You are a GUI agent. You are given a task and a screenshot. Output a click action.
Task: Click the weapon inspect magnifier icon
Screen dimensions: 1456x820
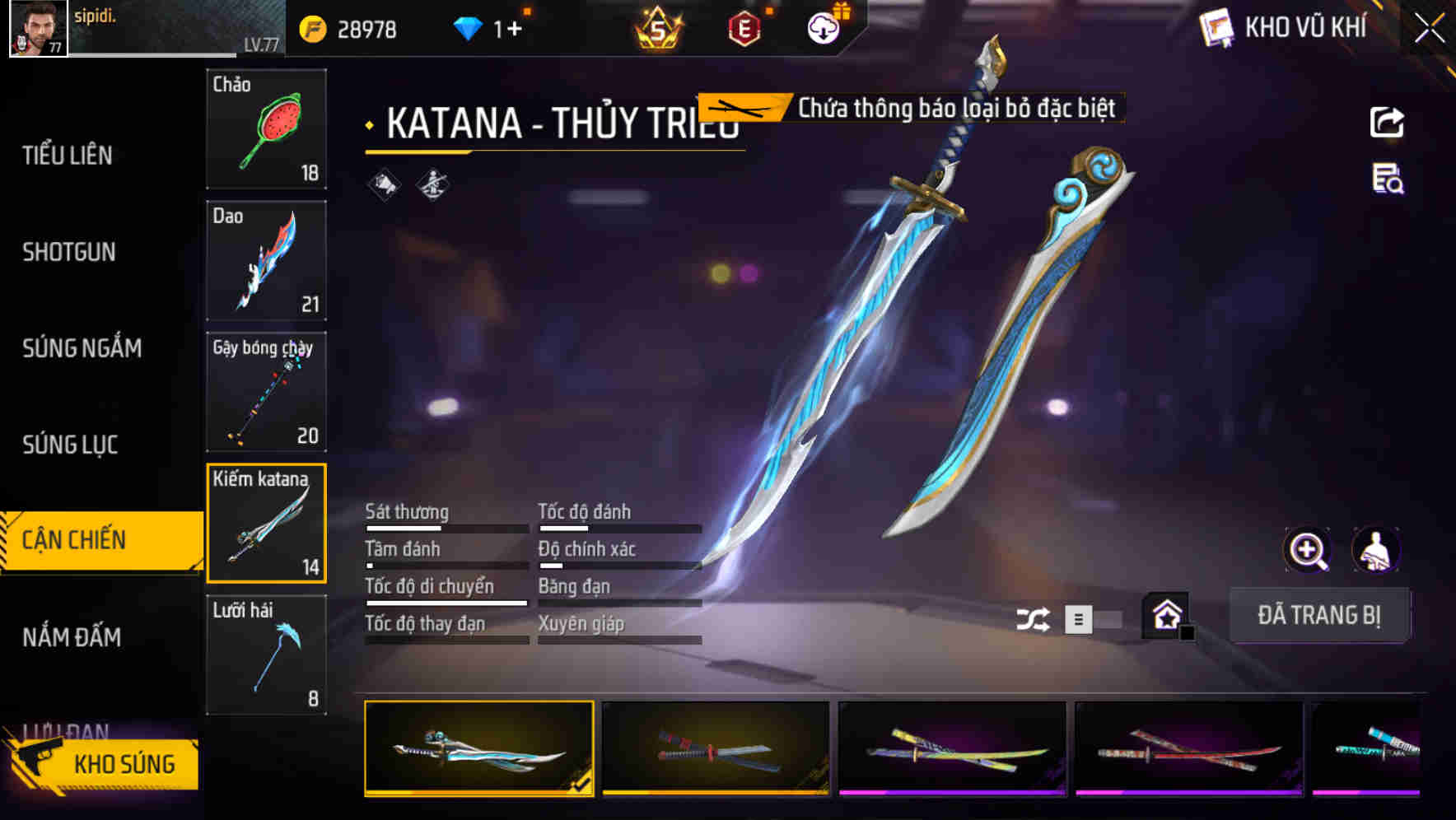1305,550
